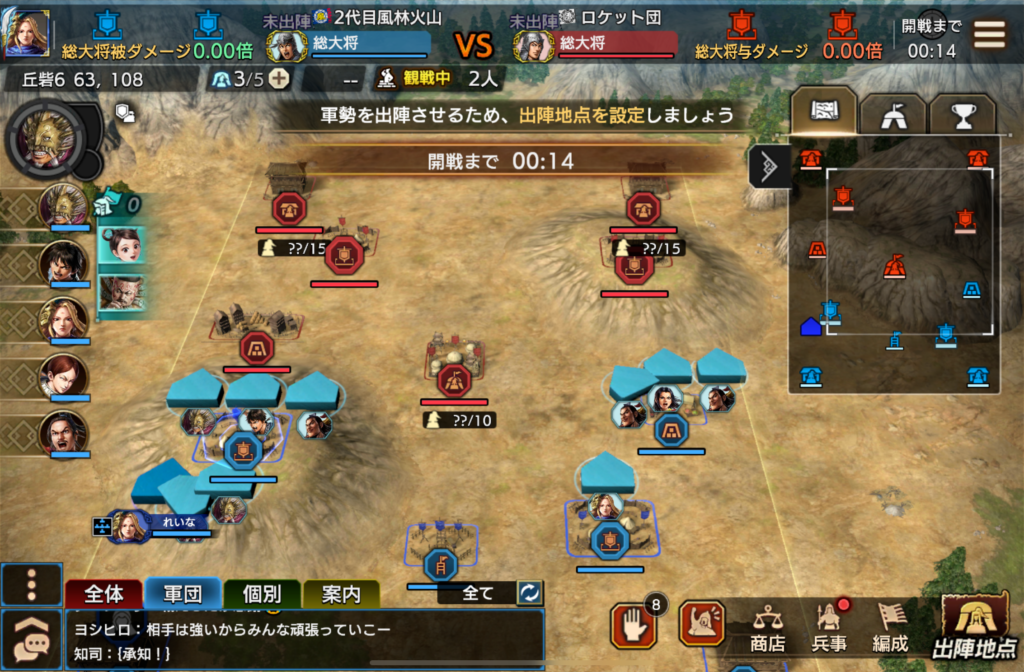Add troops with the plus button
Viewport: 1024px width, 672px height.
point(280,80)
